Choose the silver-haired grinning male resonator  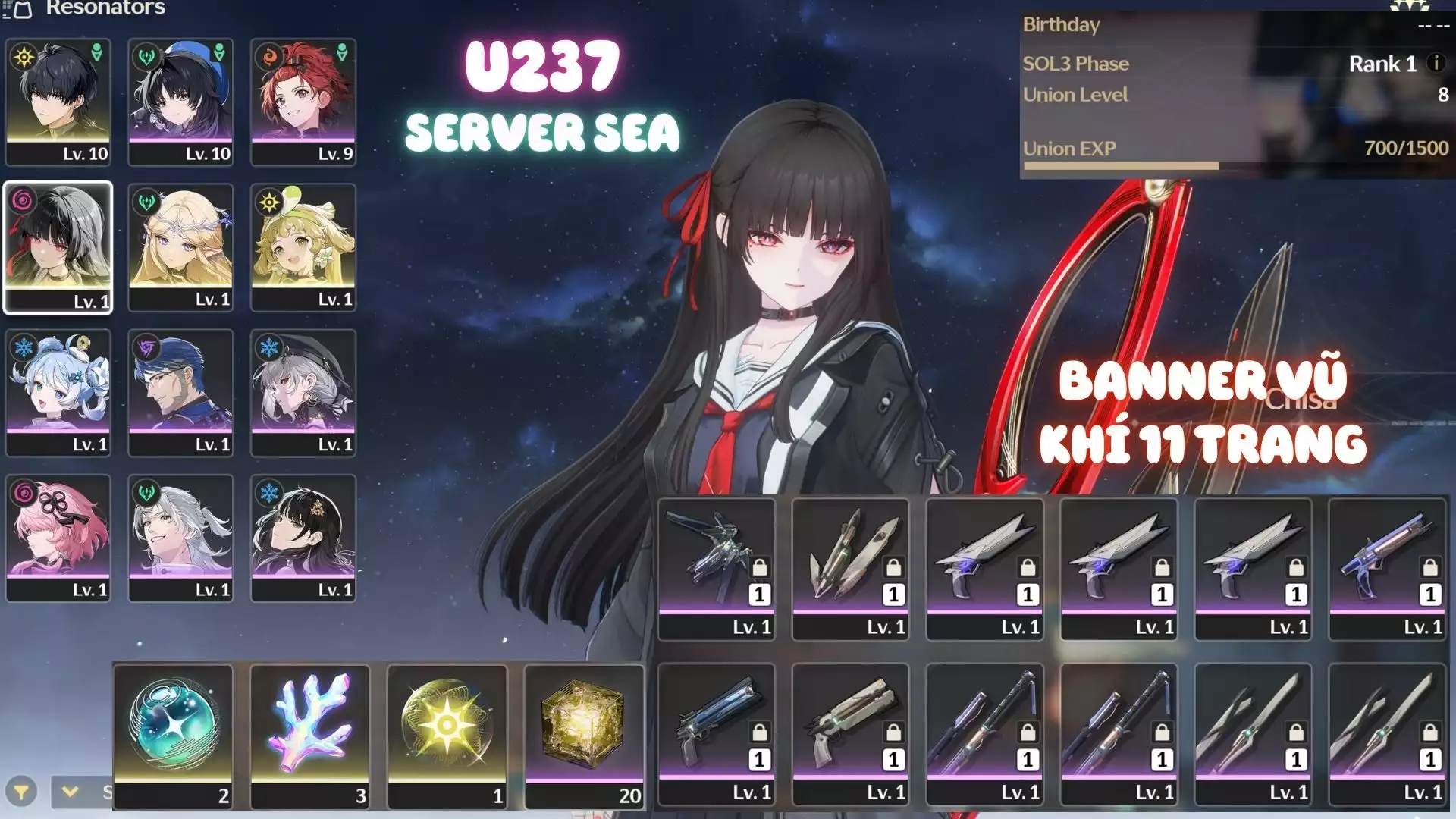tap(180, 538)
